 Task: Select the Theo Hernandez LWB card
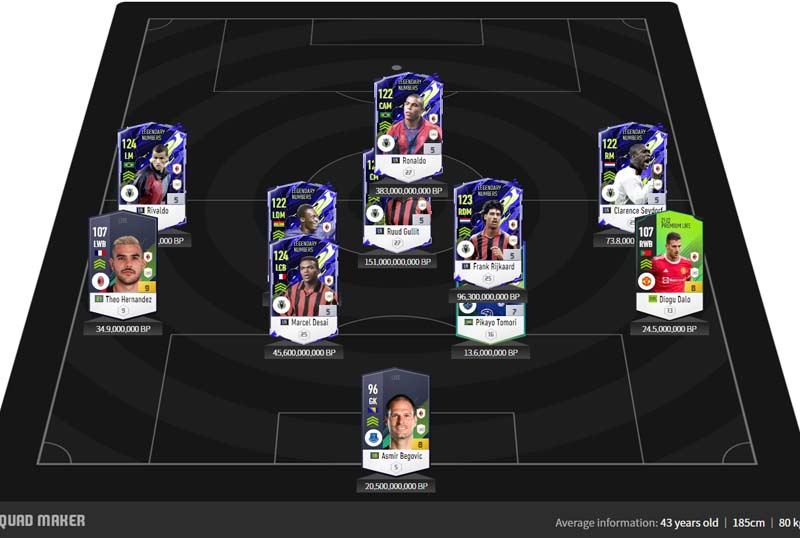pyautogui.click(x=123, y=265)
